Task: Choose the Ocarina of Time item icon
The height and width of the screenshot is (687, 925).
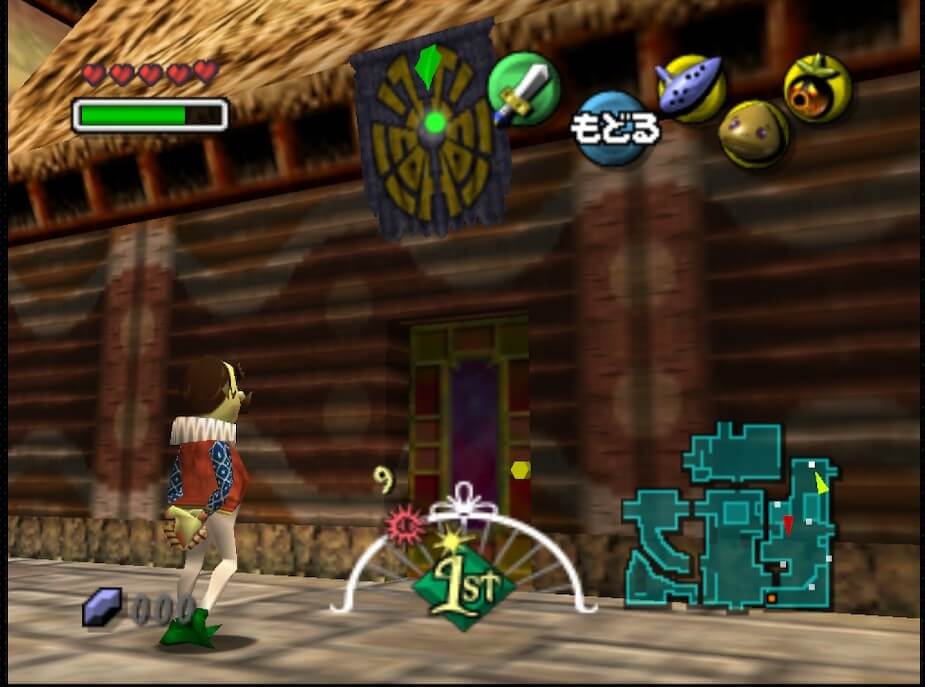Action: point(690,88)
